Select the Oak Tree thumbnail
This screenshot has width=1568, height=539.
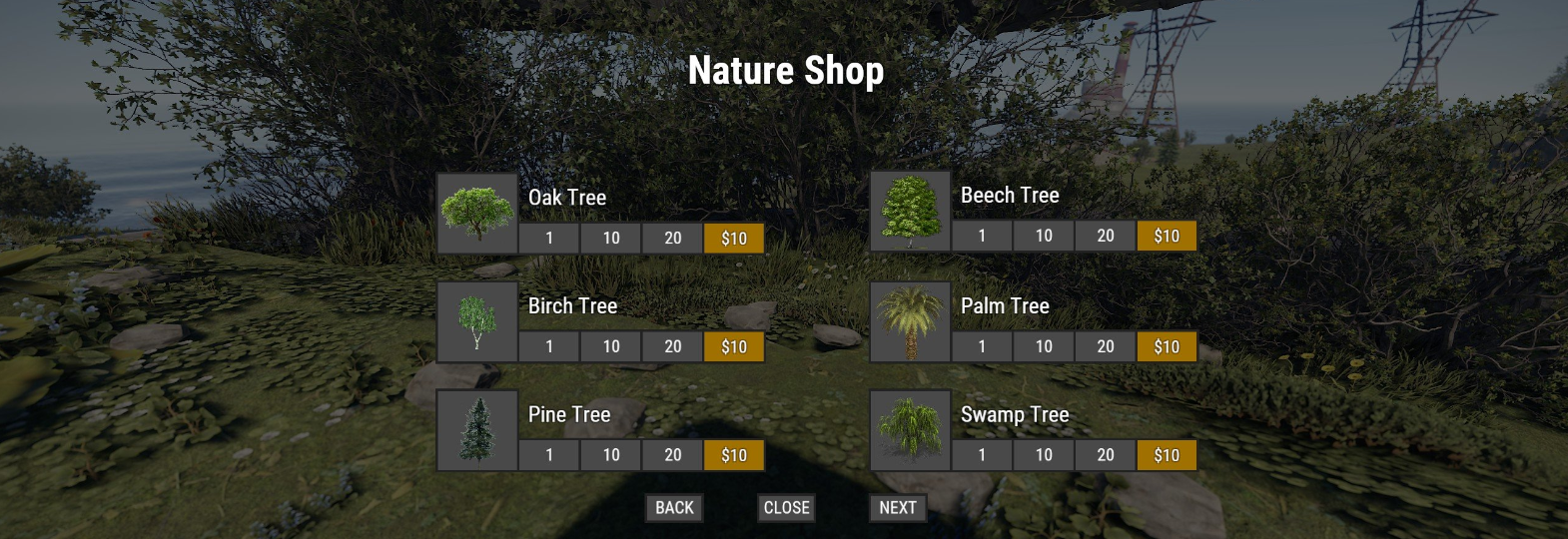477,213
